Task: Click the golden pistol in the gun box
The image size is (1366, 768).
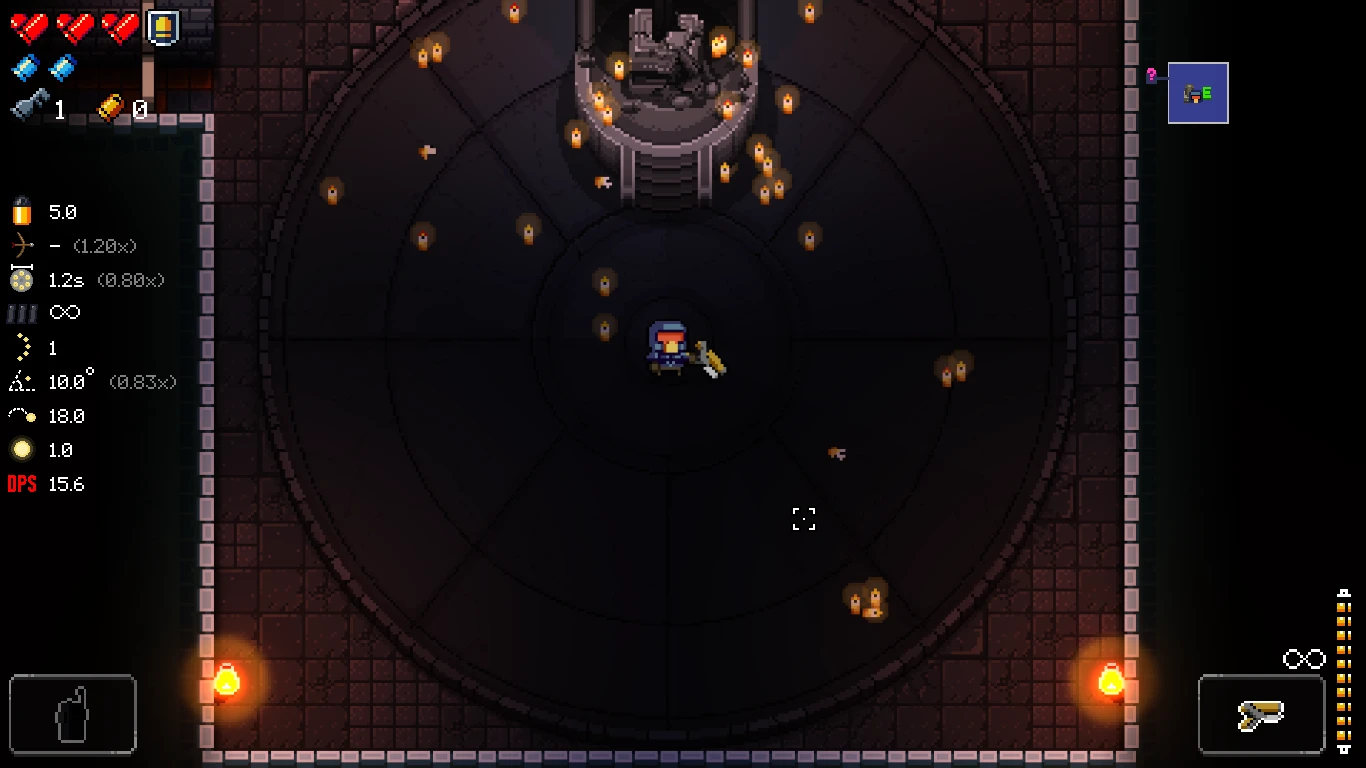Action: [x=1261, y=714]
